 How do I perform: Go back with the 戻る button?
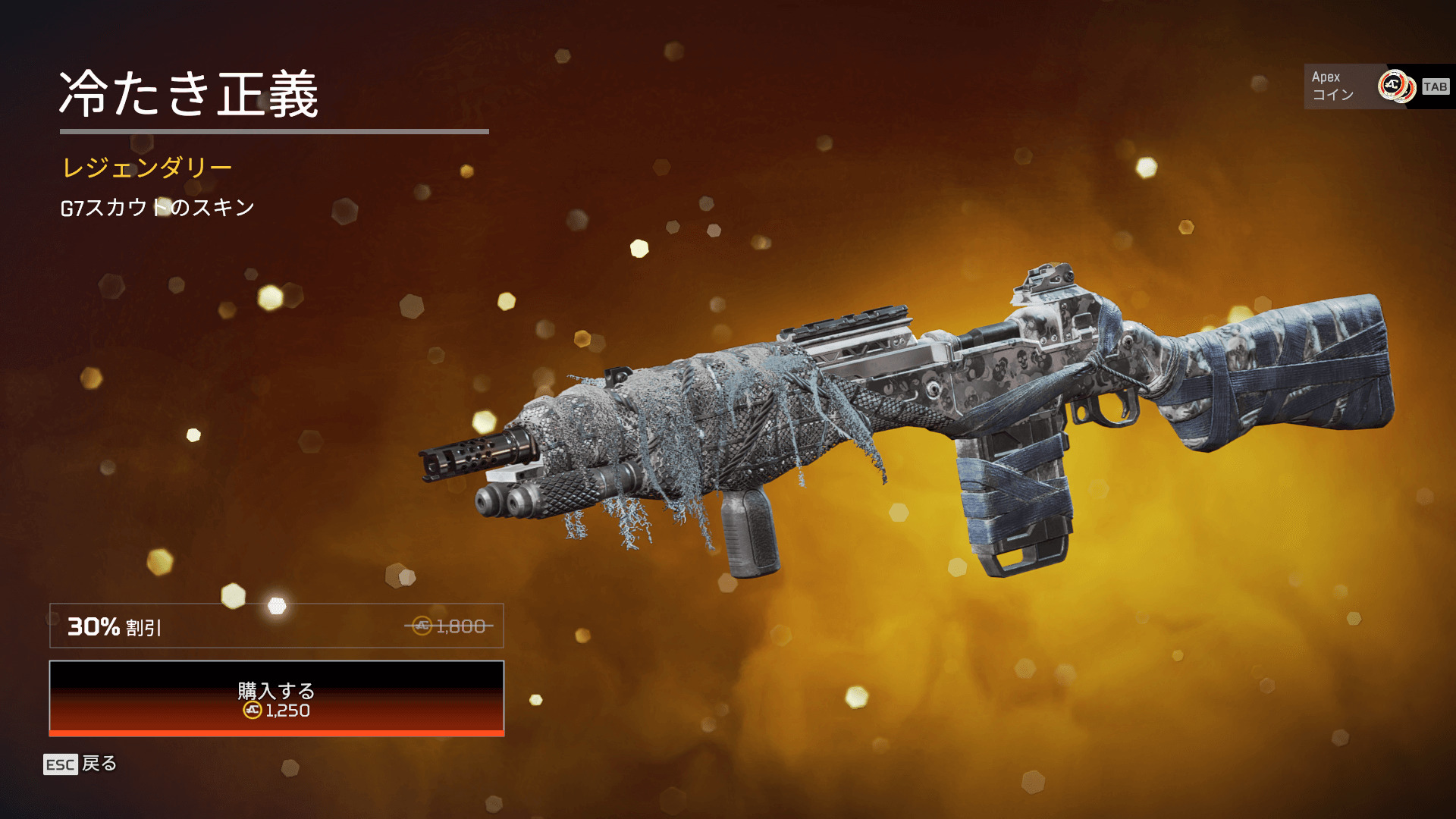(80, 764)
